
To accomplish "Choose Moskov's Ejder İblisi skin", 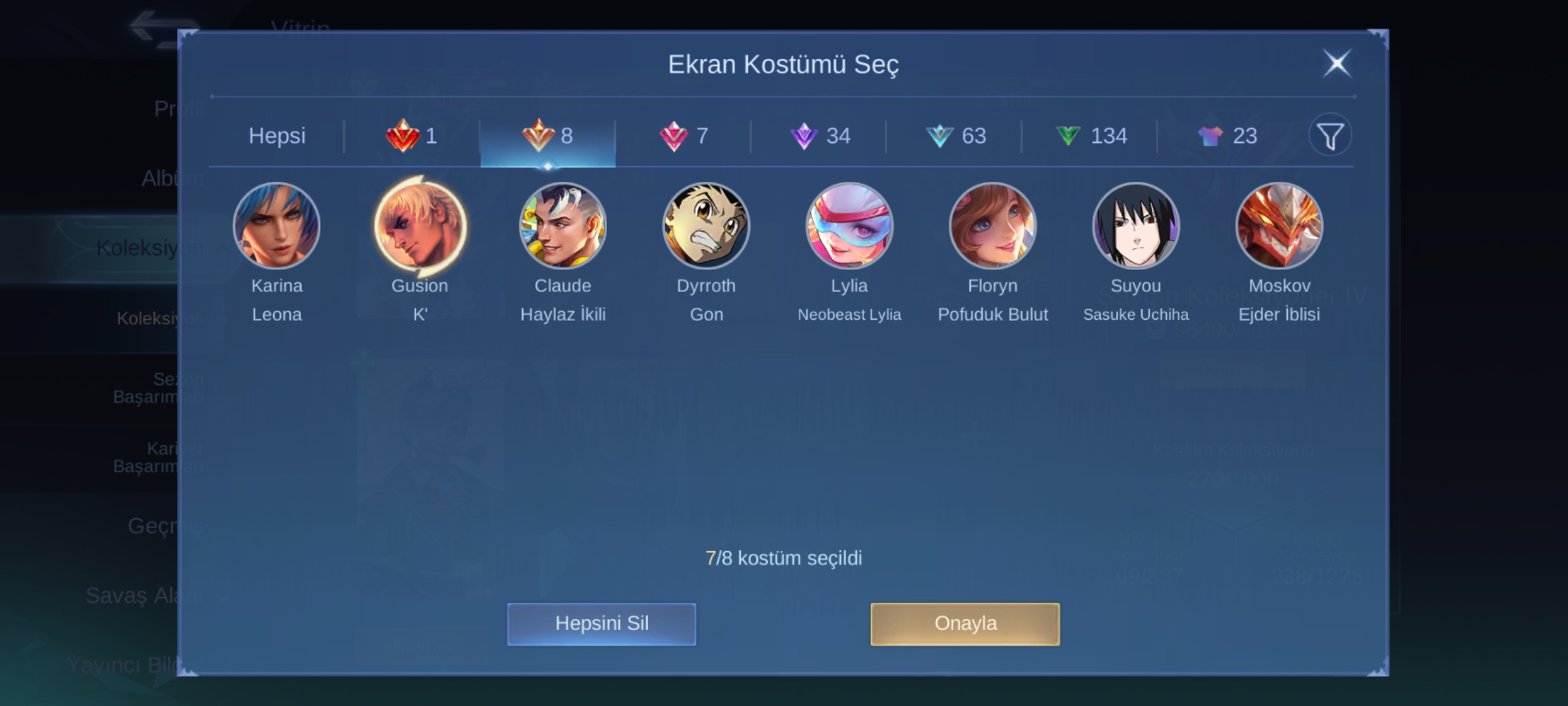I will pos(1279,226).
